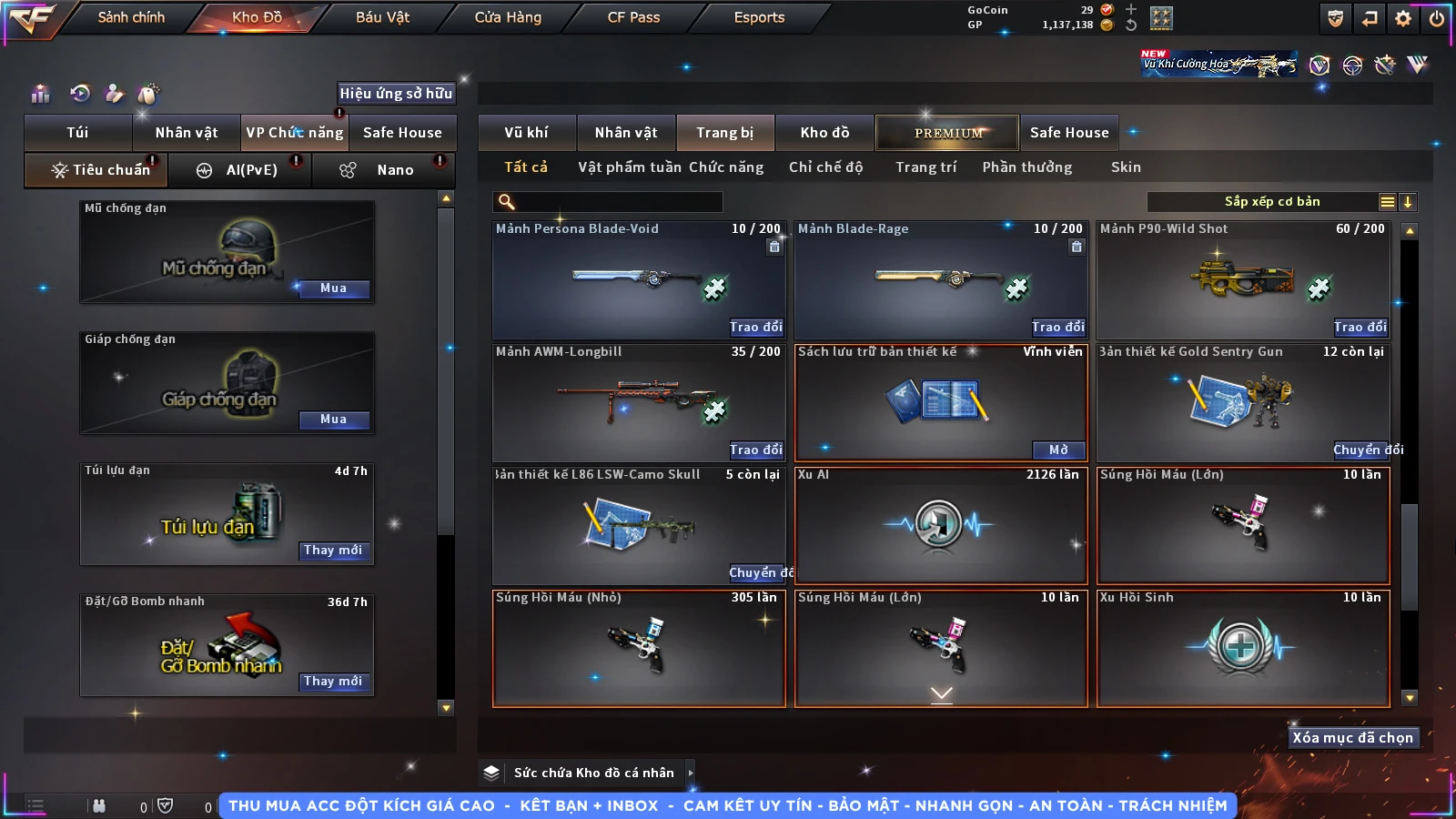Exchange the Mảnh P90-Wild Shot fragments
This screenshot has width=1456, height=819.
coord(1360,327)
